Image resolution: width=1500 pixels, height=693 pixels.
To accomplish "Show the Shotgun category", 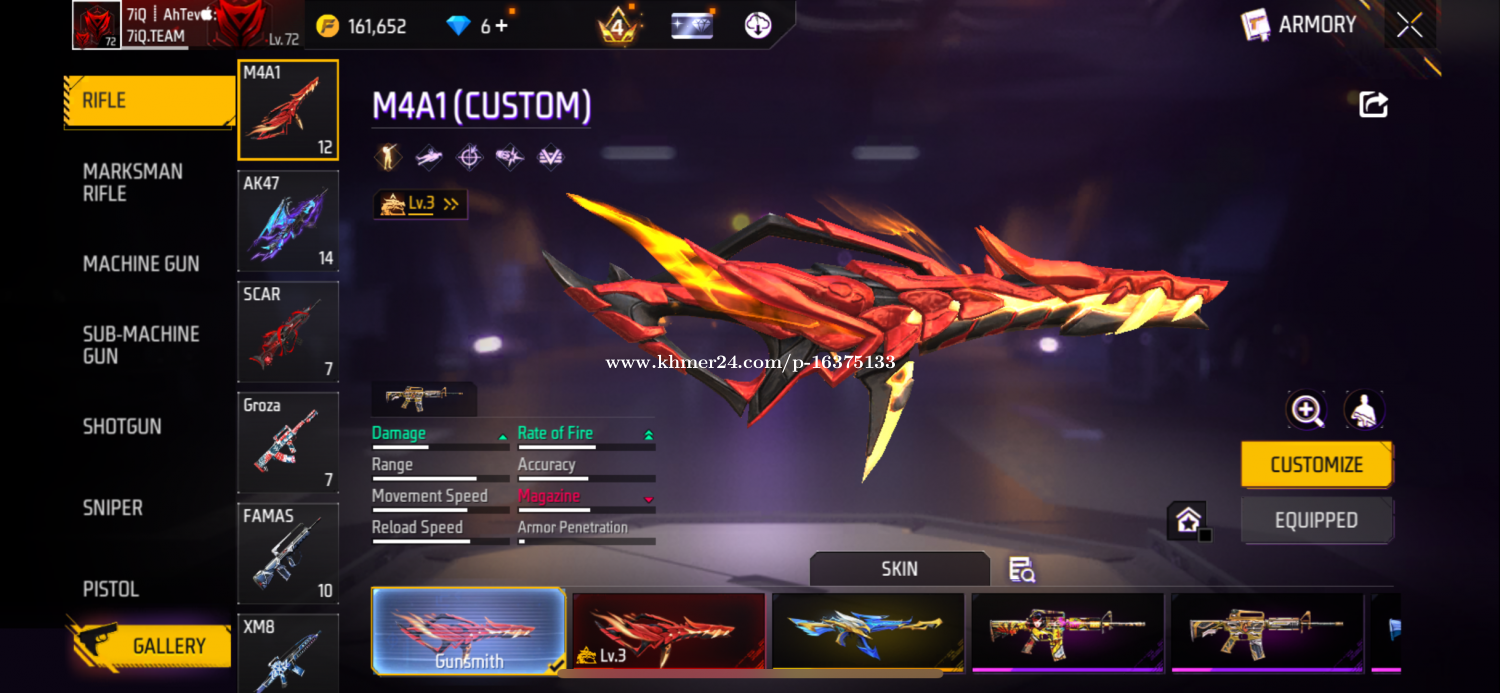I will [x=122, y=427].
